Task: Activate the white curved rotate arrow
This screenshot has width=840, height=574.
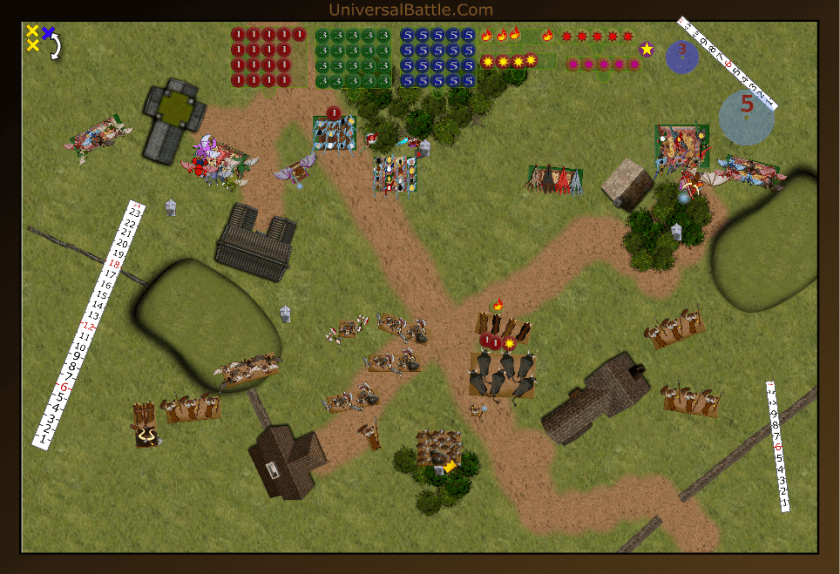Action: [56, 47]
